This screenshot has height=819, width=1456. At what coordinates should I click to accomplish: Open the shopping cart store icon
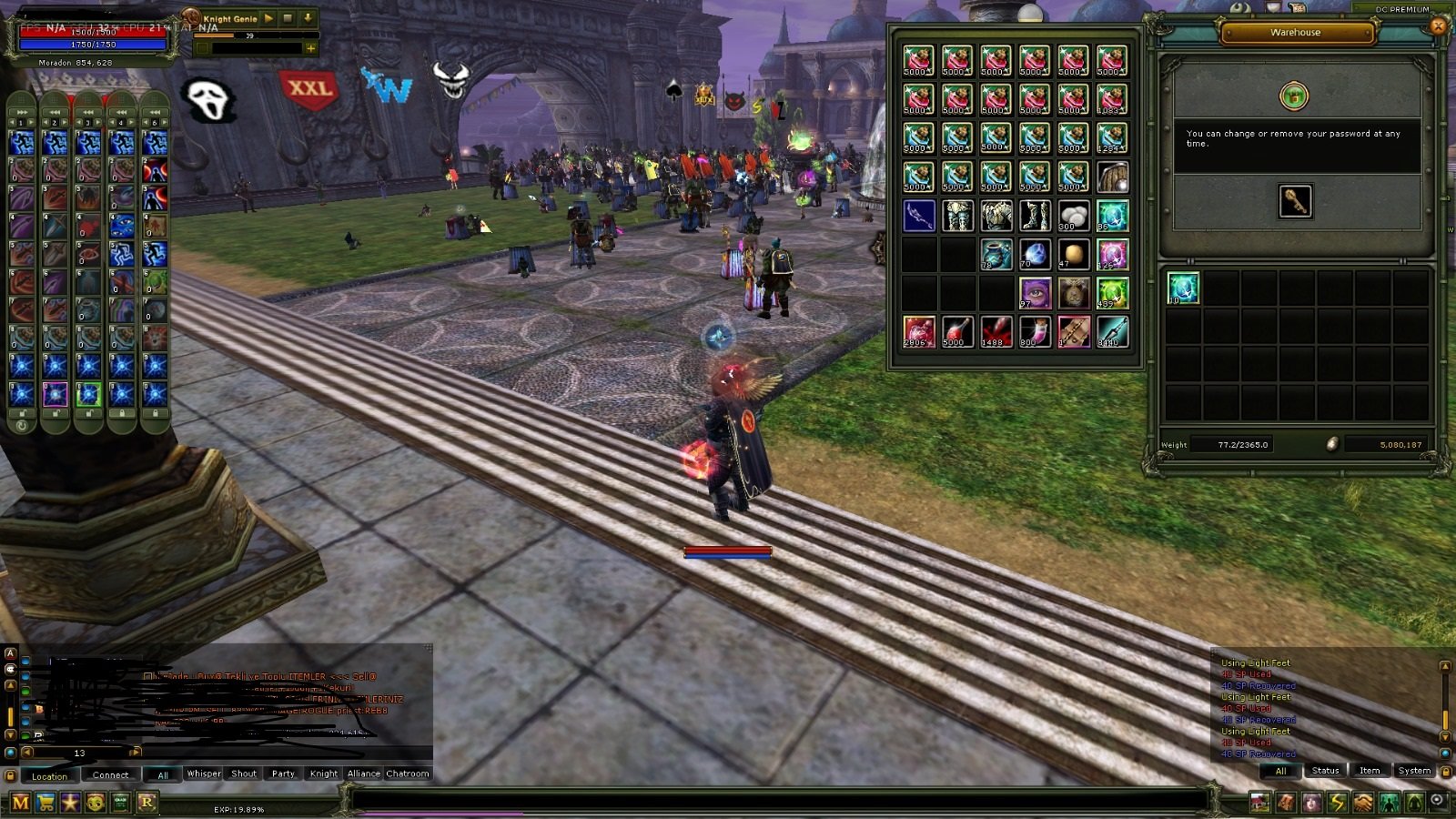pos(45,803)
